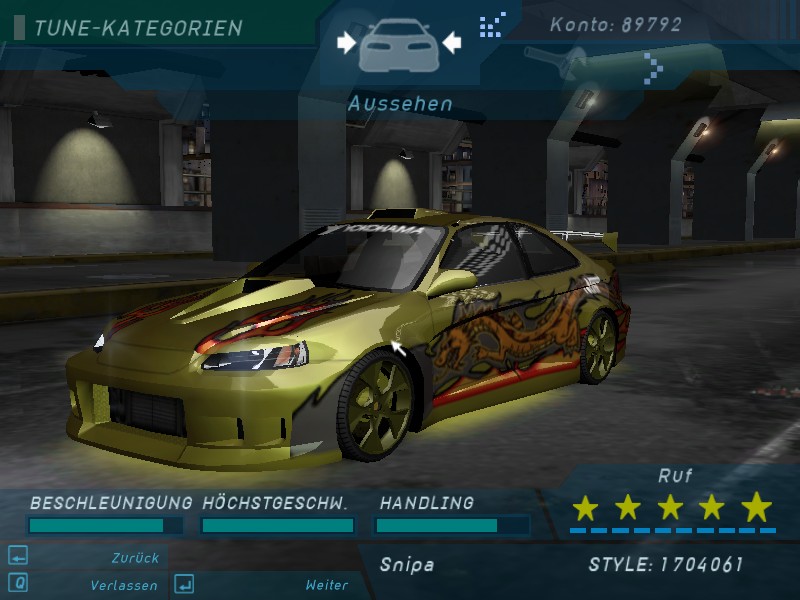
Task: Go back with the Zurück option
Action: [136, 558]
